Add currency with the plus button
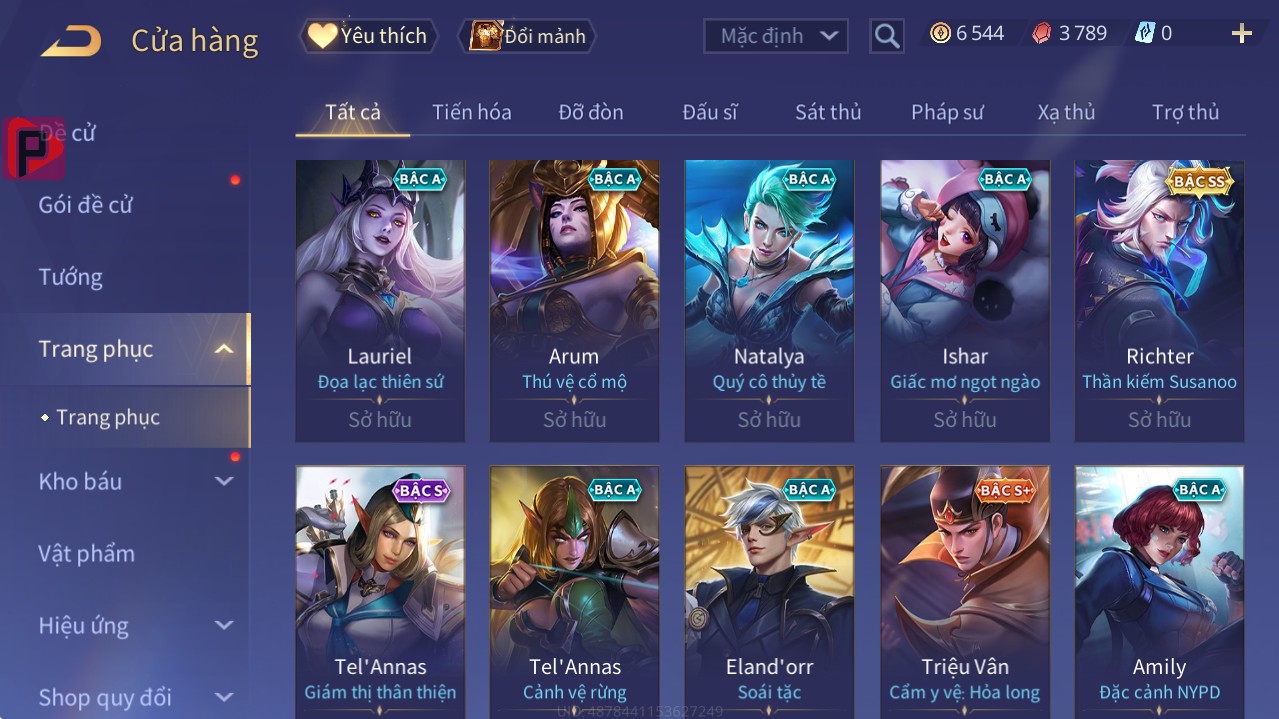This screenshot has width=1279, height=719. tap(1241, 34)
